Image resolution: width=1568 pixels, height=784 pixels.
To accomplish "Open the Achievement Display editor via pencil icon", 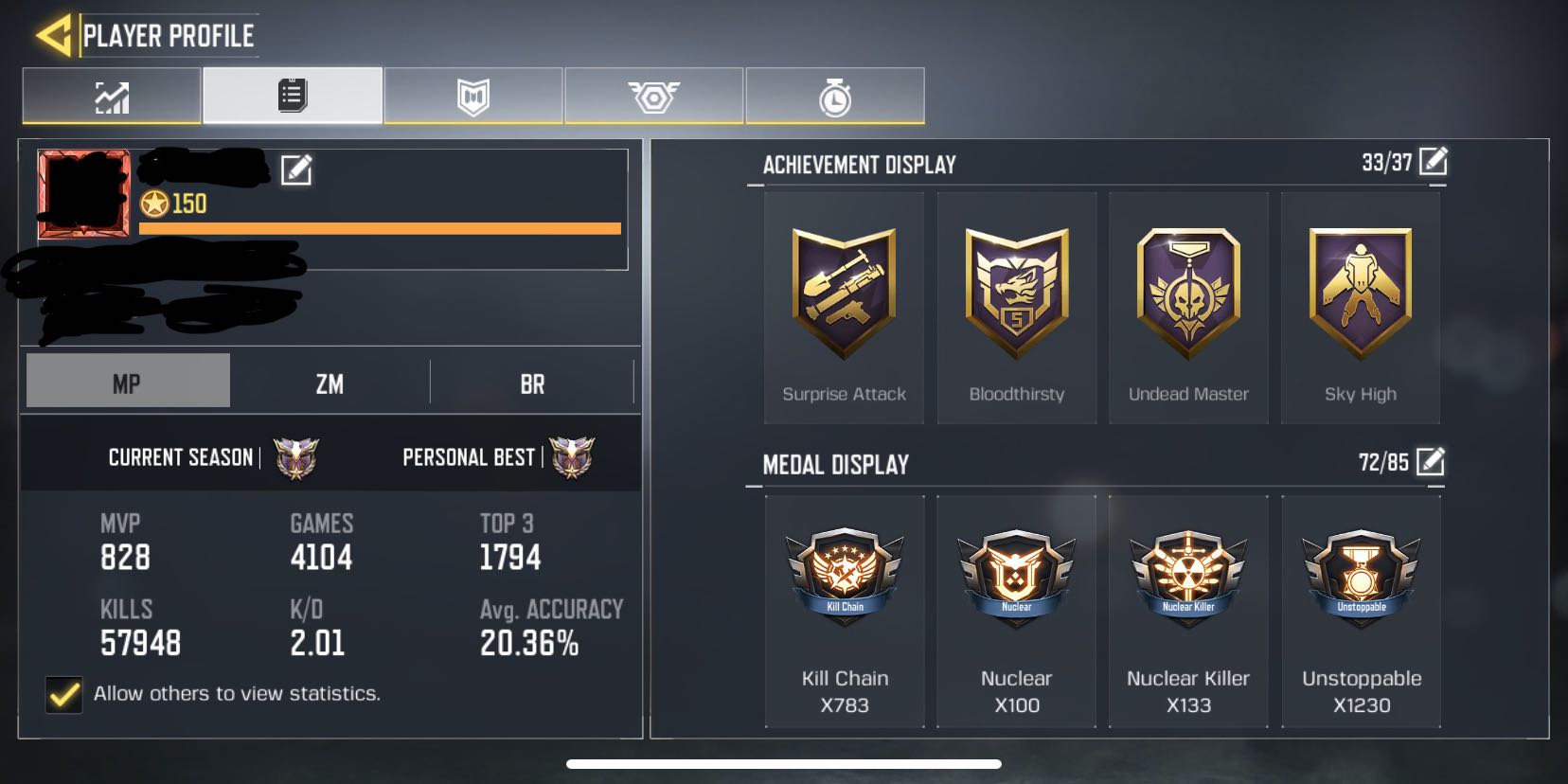I will point(1434,162).
